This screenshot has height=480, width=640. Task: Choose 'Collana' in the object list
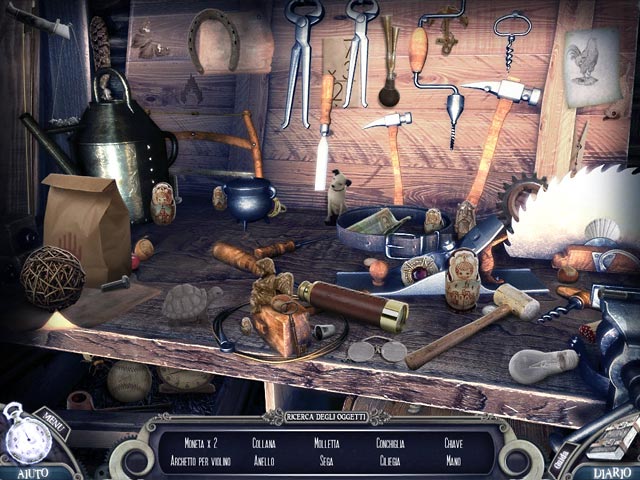(264, 443)
